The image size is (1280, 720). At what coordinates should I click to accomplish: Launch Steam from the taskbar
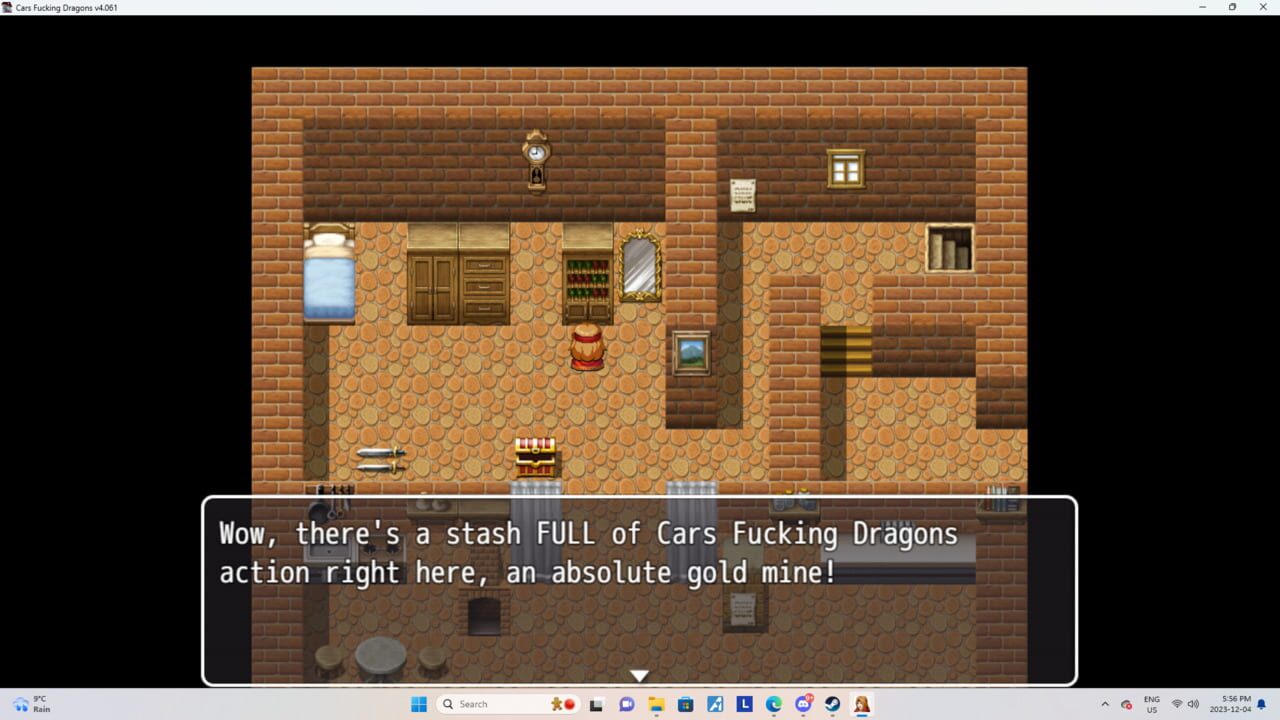[833, 703]
